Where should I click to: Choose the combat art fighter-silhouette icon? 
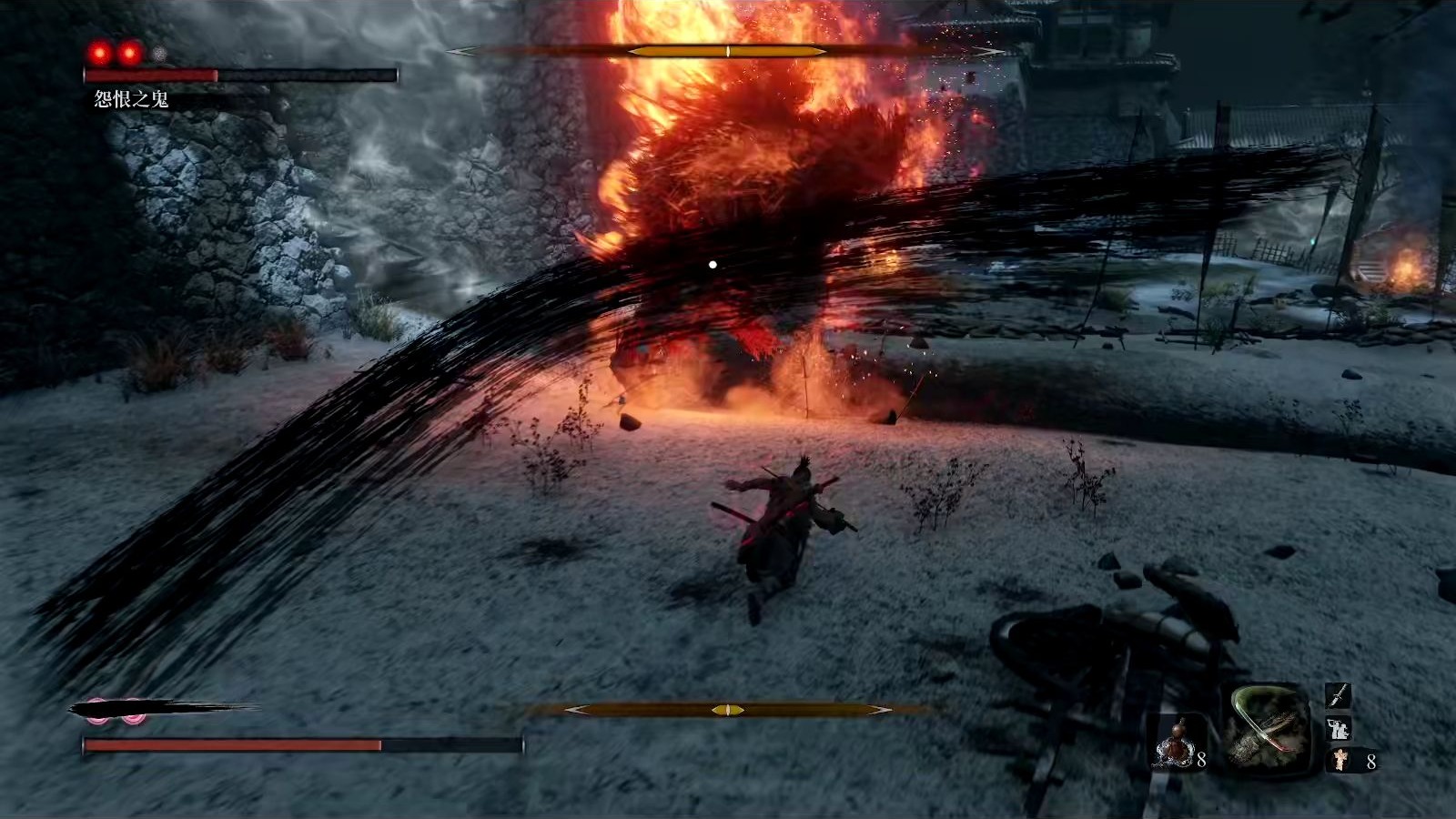tap(1337, 728)
